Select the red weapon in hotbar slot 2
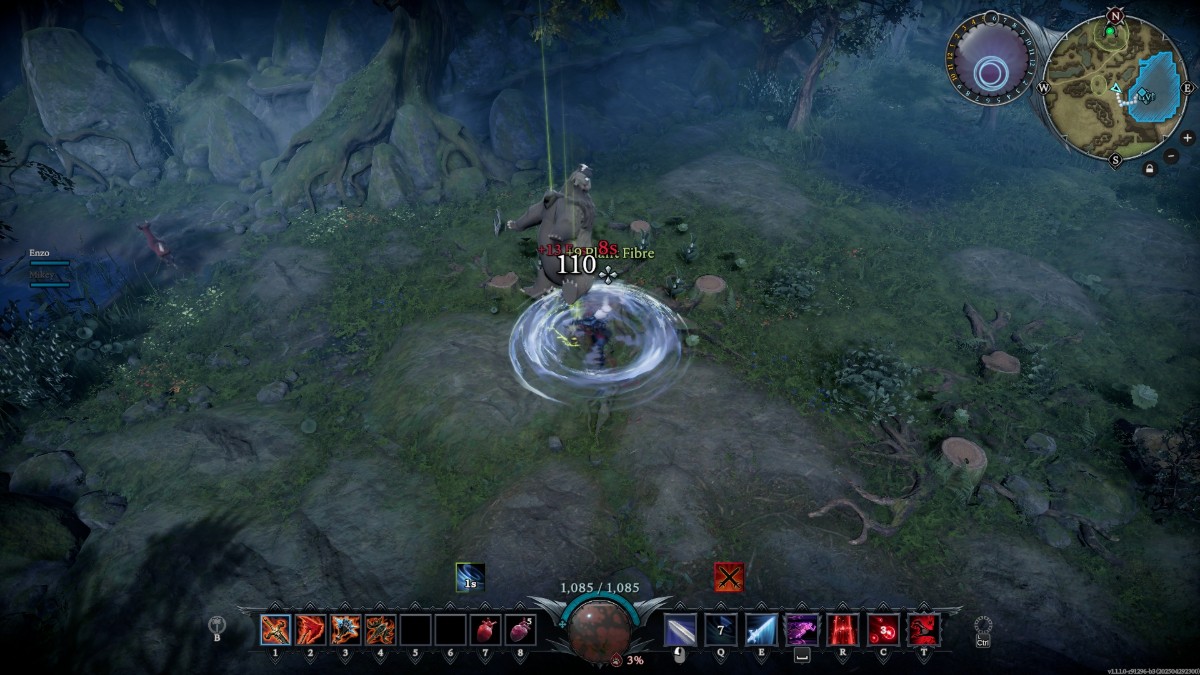Viewport: 1200px width, 675px height. pyautogui.click(x=311, y=630)
